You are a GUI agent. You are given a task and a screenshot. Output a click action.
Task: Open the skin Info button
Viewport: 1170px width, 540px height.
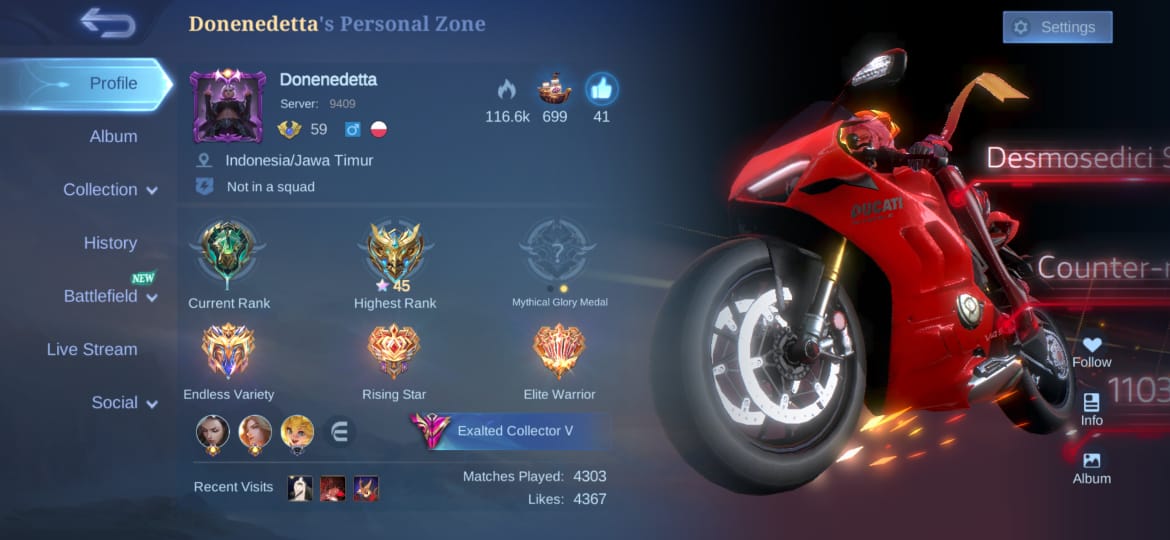[1091, 408]
